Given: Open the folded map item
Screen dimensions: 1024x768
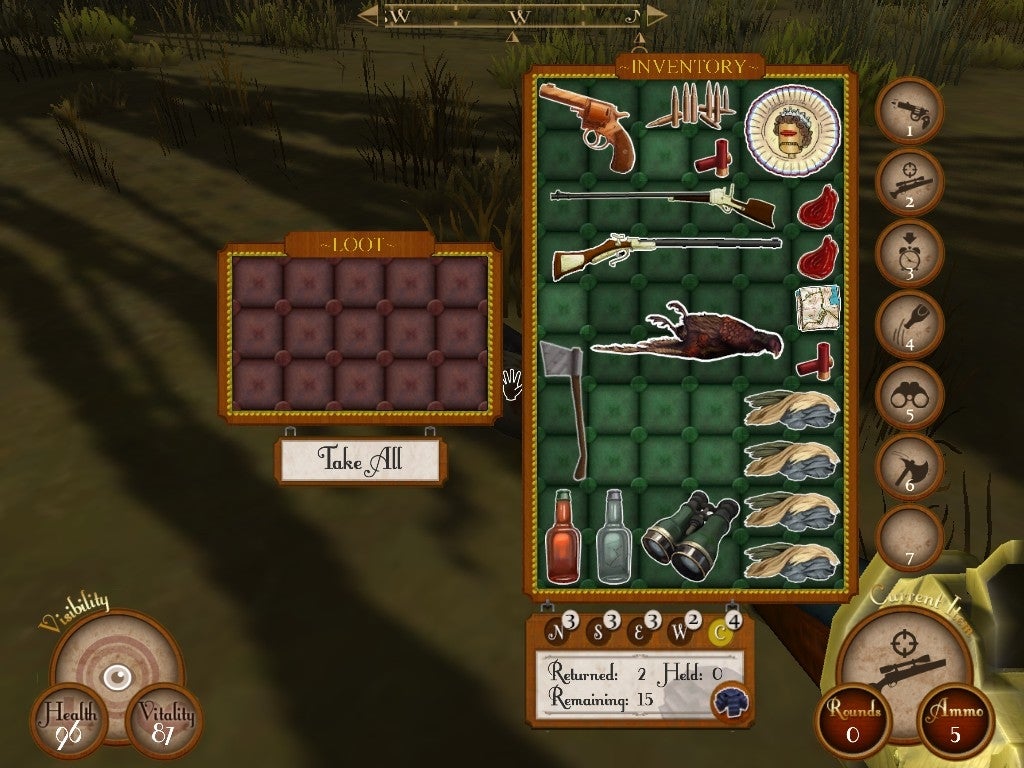Looking at the screenshot, I should click(817, 304).
